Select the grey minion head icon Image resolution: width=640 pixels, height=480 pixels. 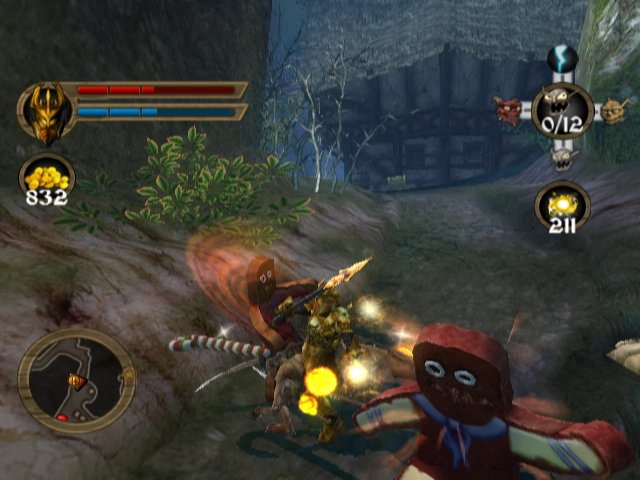(561, 157)
